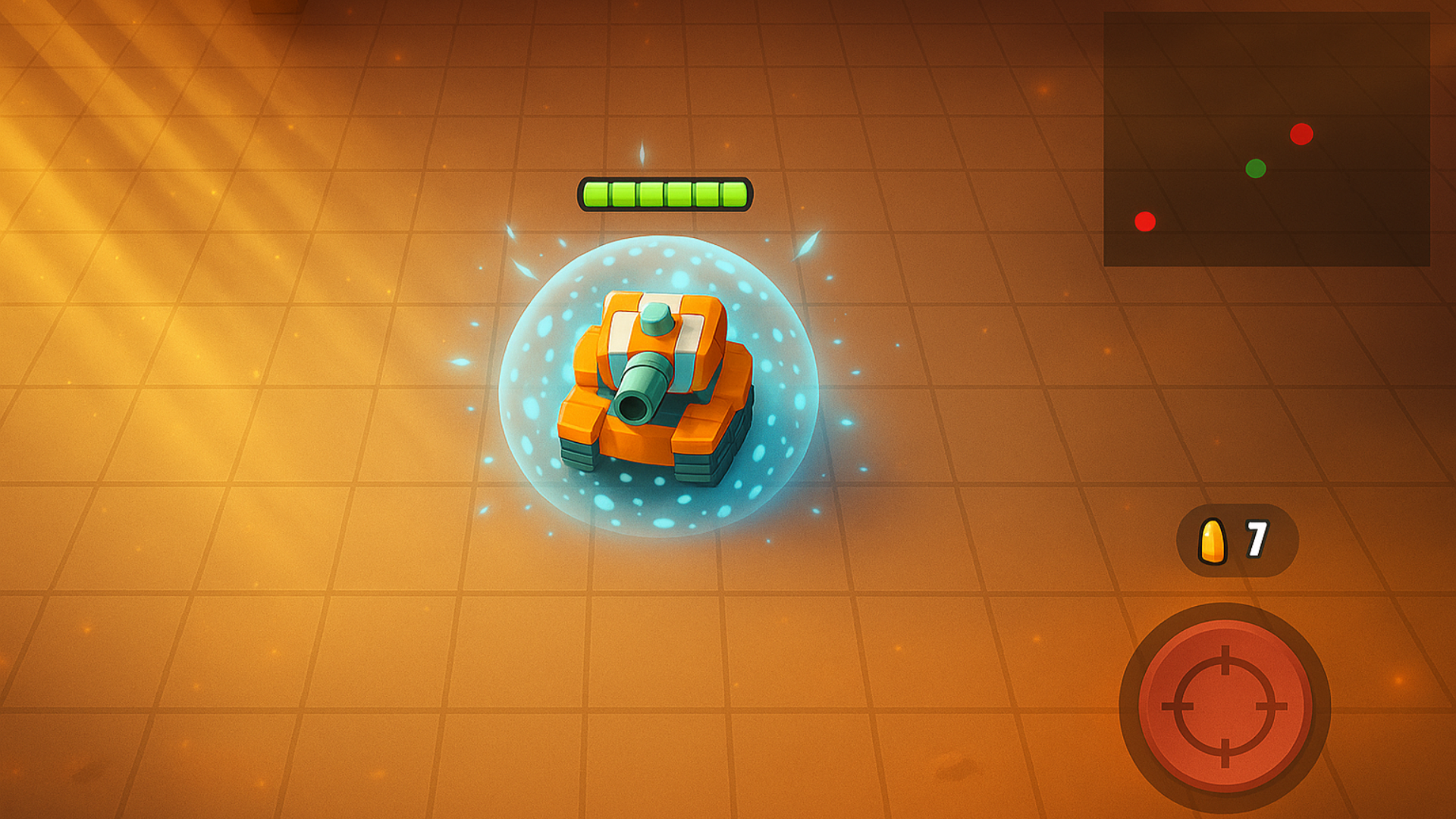The height and width of the screenshot is (819, 1456).
Task: Click the golden bullet ammo icon
Action: 1213,539
